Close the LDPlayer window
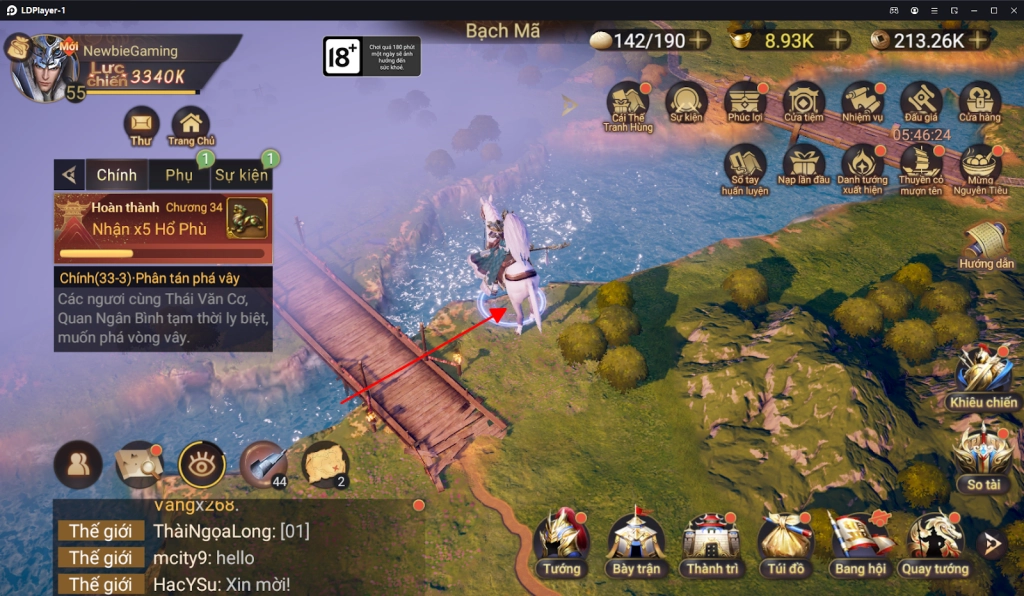This screenshot has width=1024, height=596. coord(1013,10)
